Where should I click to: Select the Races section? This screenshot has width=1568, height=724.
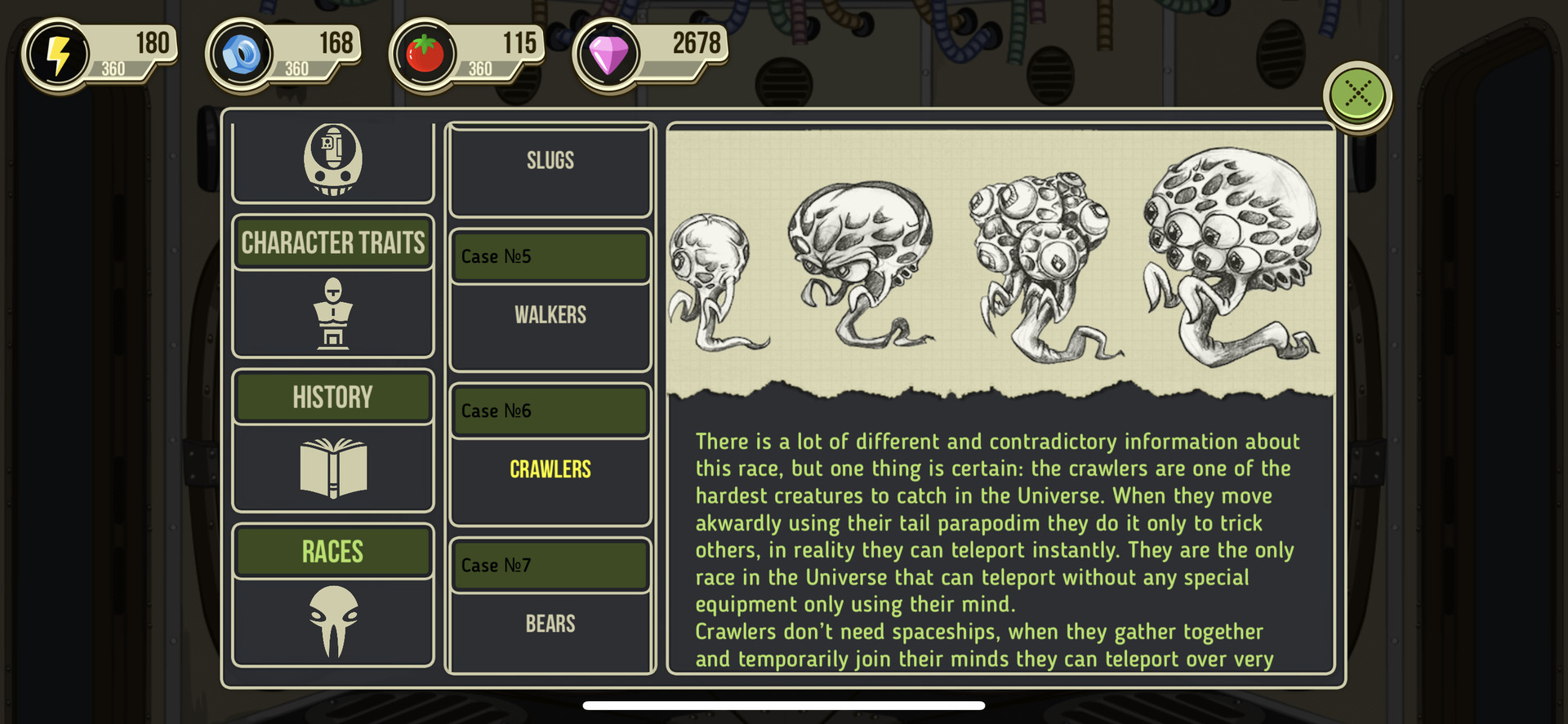(333, 552)
